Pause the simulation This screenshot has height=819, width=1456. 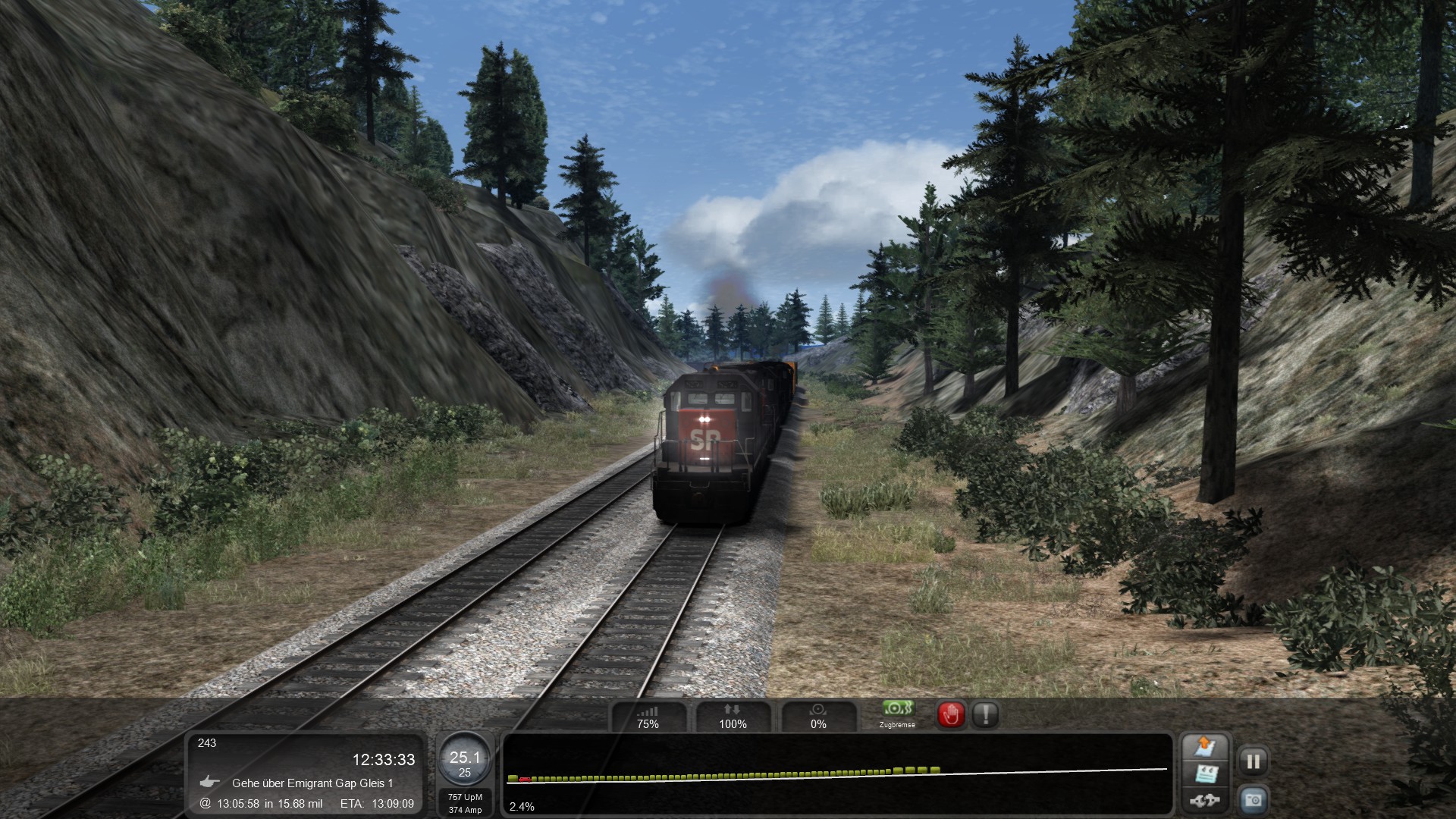[1253, 761]
